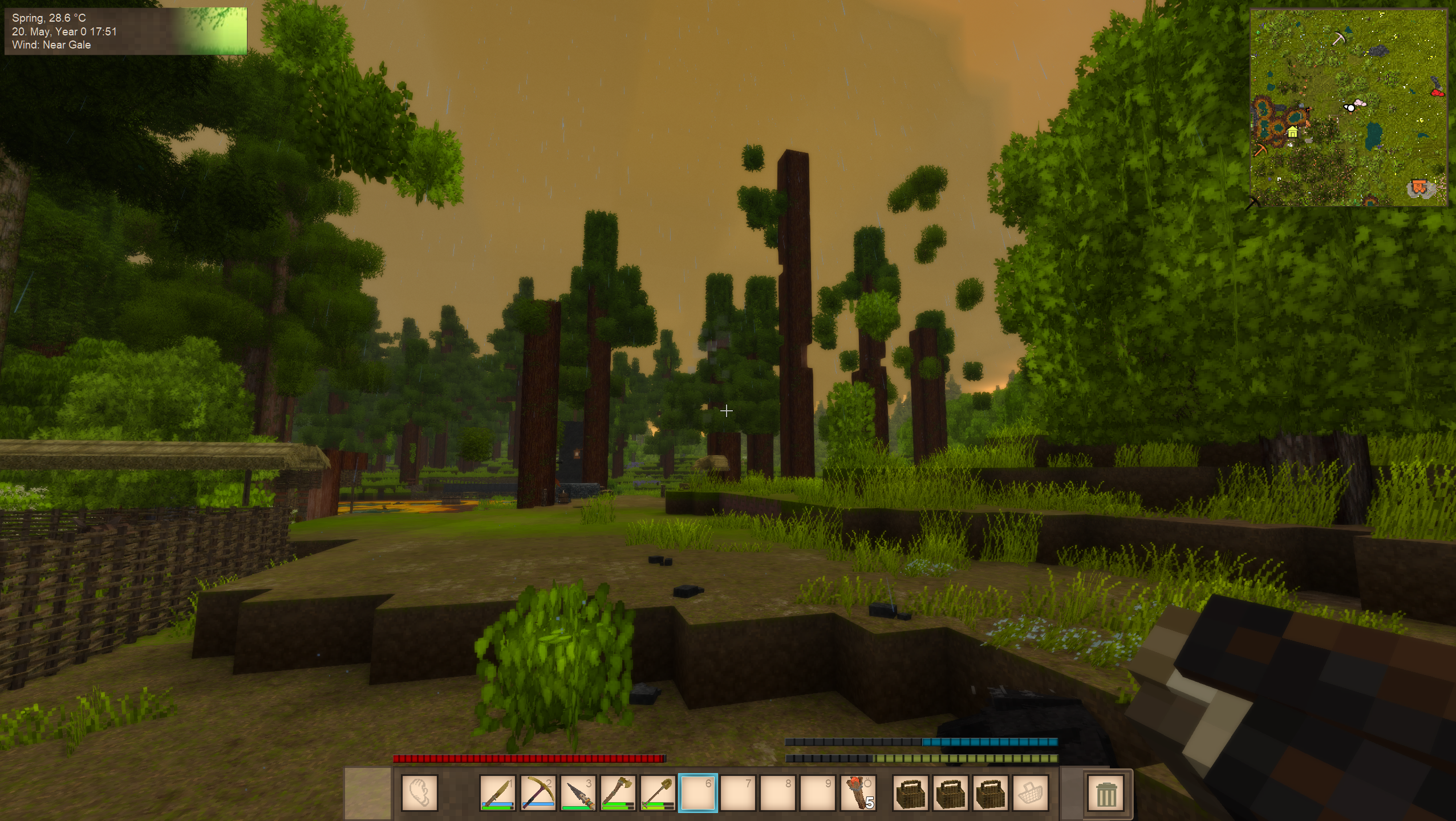Choose the spear in hotbar slot 3

[578, 792]
